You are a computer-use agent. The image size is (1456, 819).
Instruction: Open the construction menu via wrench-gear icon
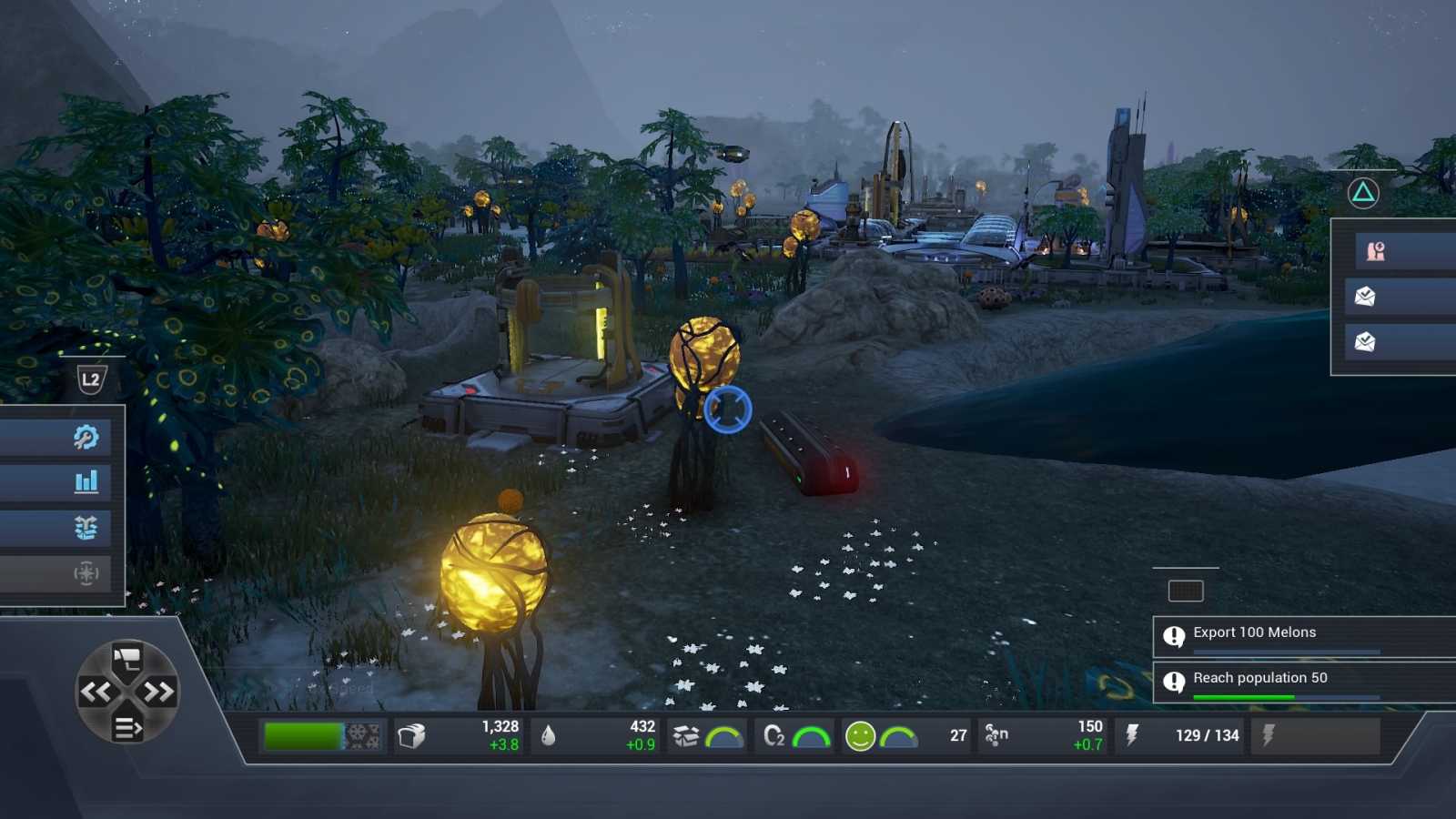point(85,437)
